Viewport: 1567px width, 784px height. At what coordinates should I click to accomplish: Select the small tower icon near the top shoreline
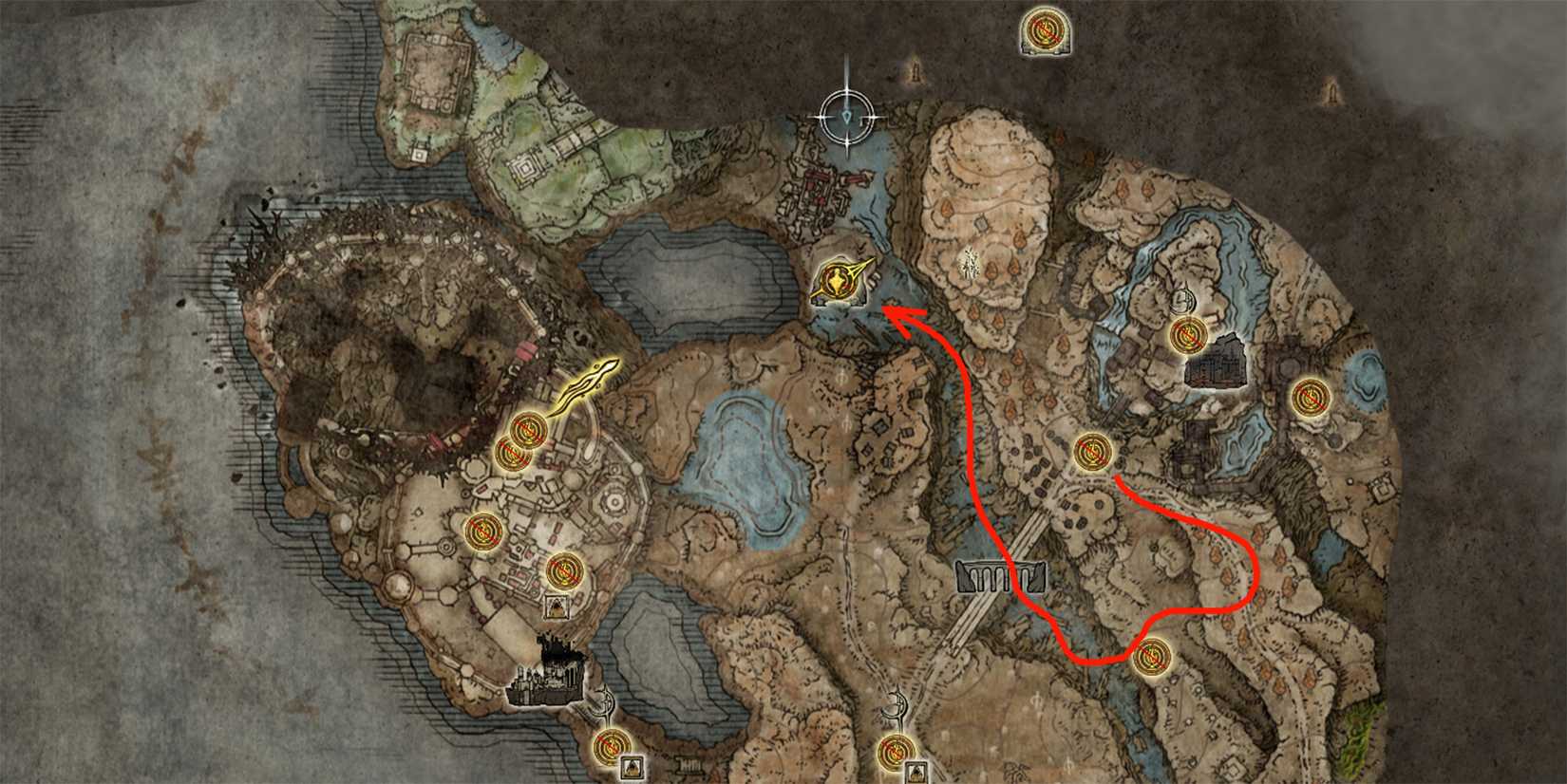point(915,73)
